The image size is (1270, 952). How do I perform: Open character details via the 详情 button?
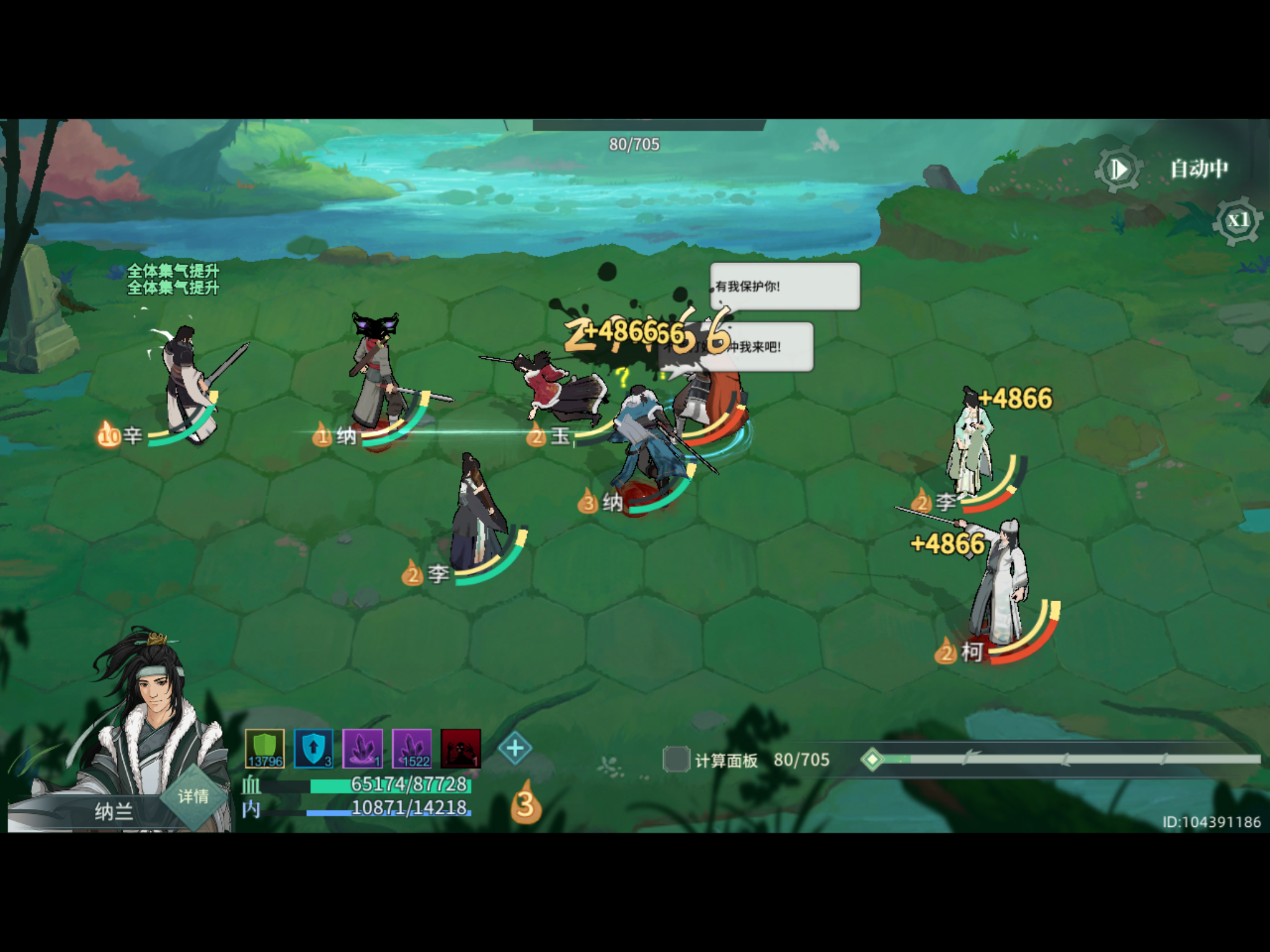(192, 796)
